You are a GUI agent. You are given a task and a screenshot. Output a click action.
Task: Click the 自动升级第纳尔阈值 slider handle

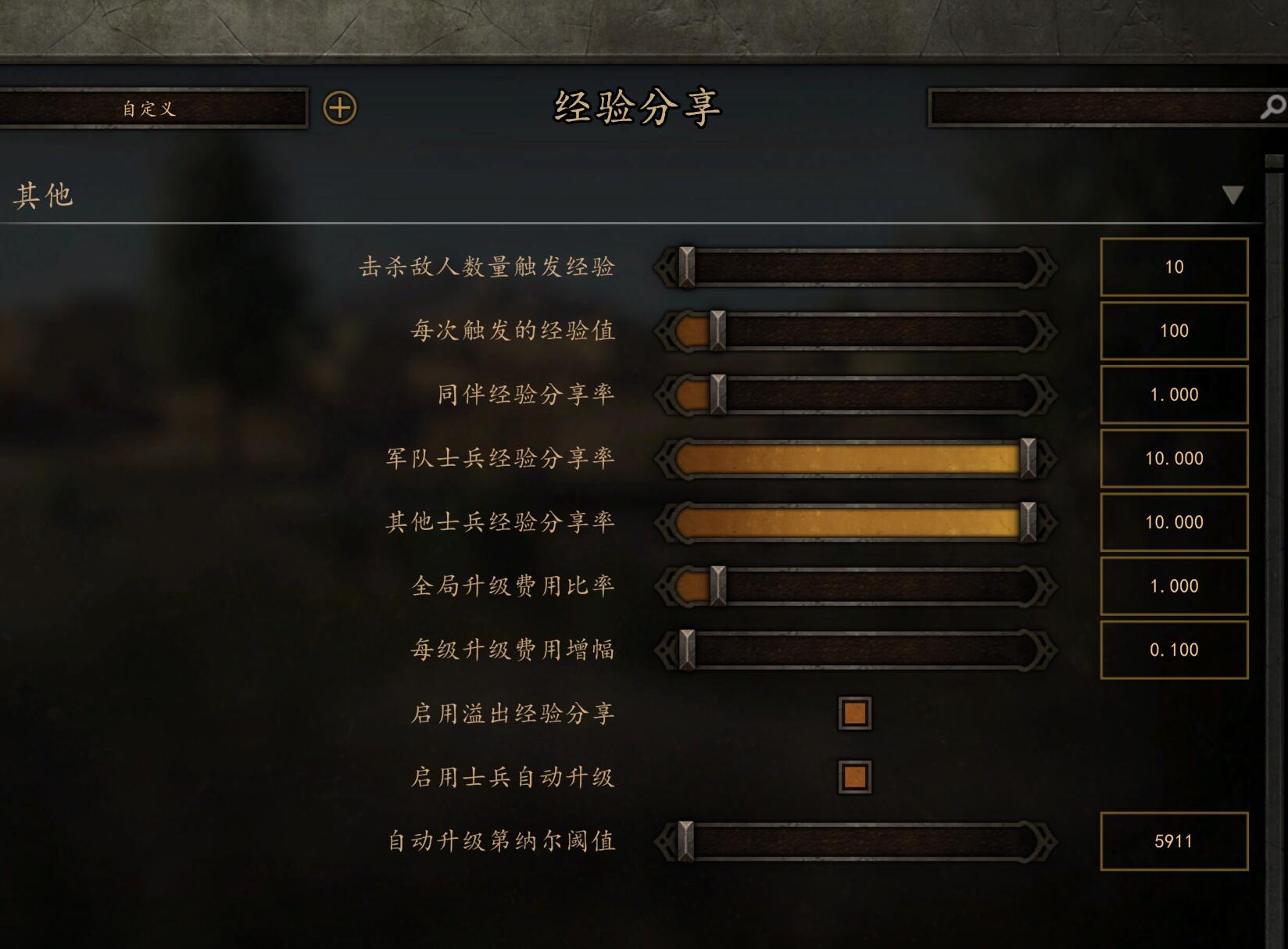(x=686, y=842)
